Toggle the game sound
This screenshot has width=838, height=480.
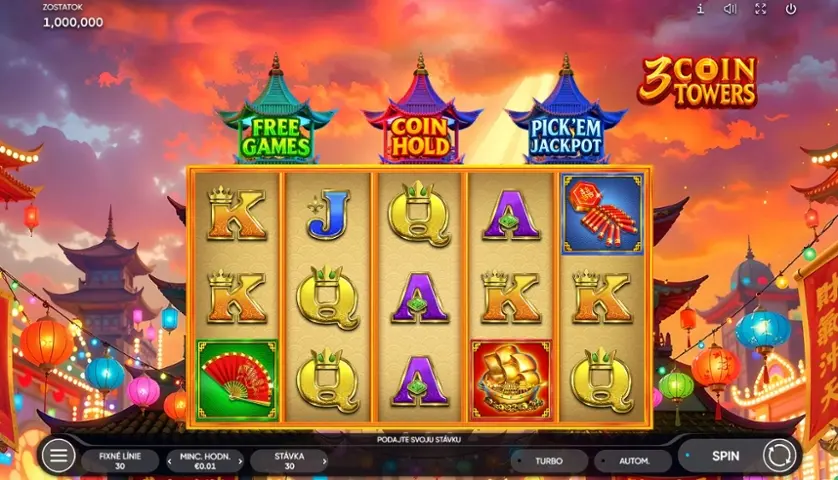(x=730, y=9)
